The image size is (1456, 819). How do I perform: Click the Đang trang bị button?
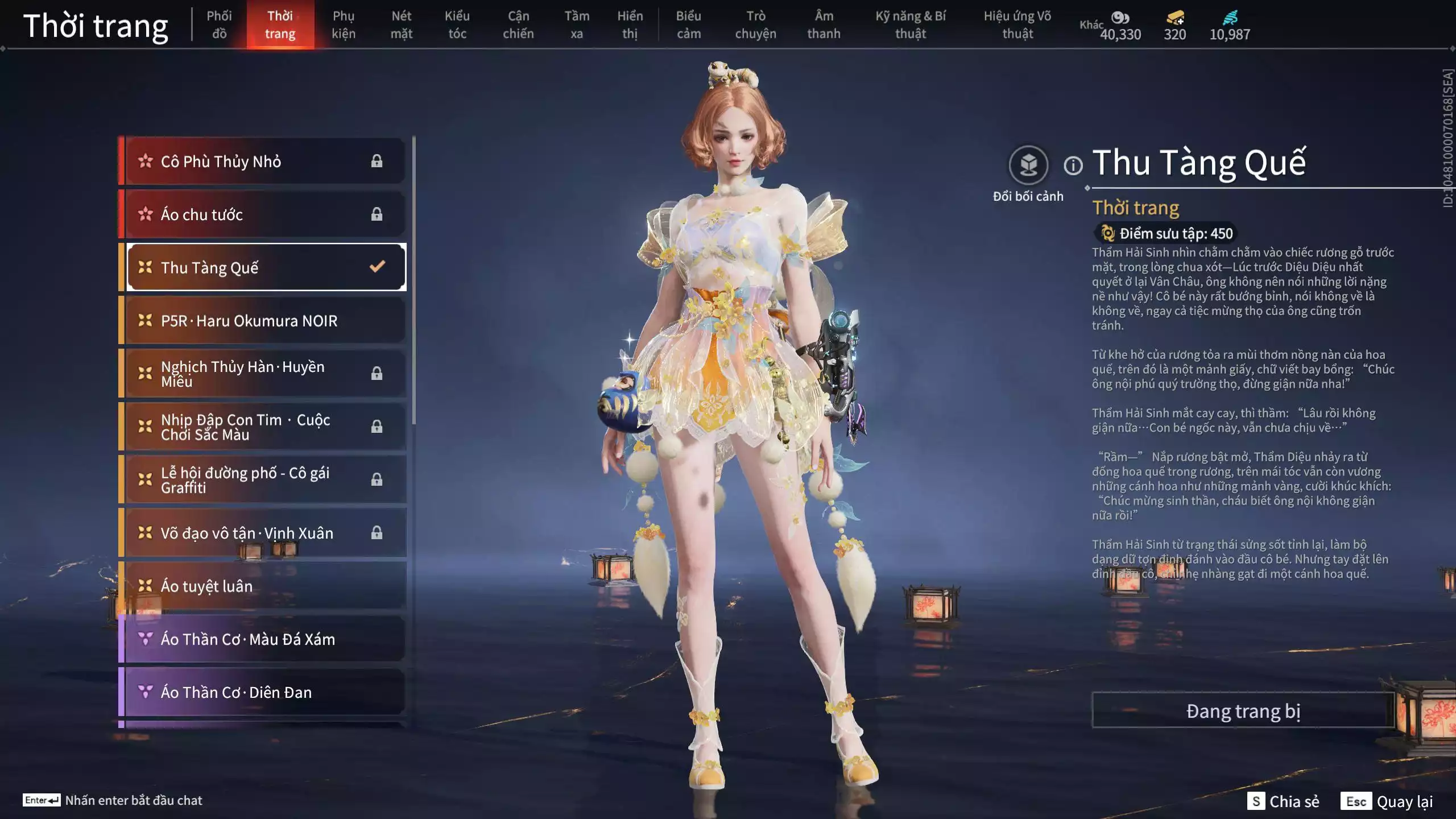1243,711
